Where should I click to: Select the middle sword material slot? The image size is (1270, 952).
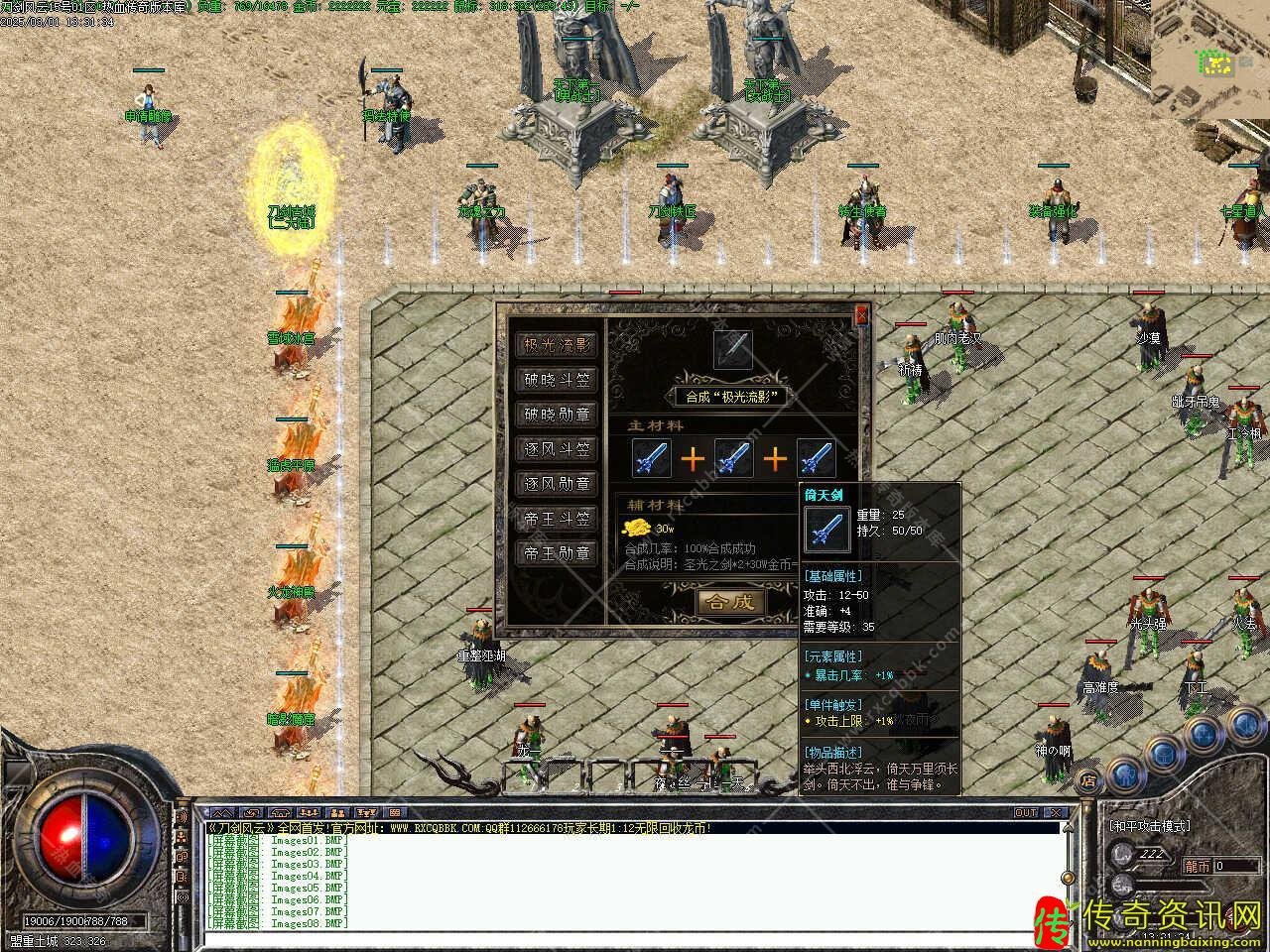(x=733, y=458)
